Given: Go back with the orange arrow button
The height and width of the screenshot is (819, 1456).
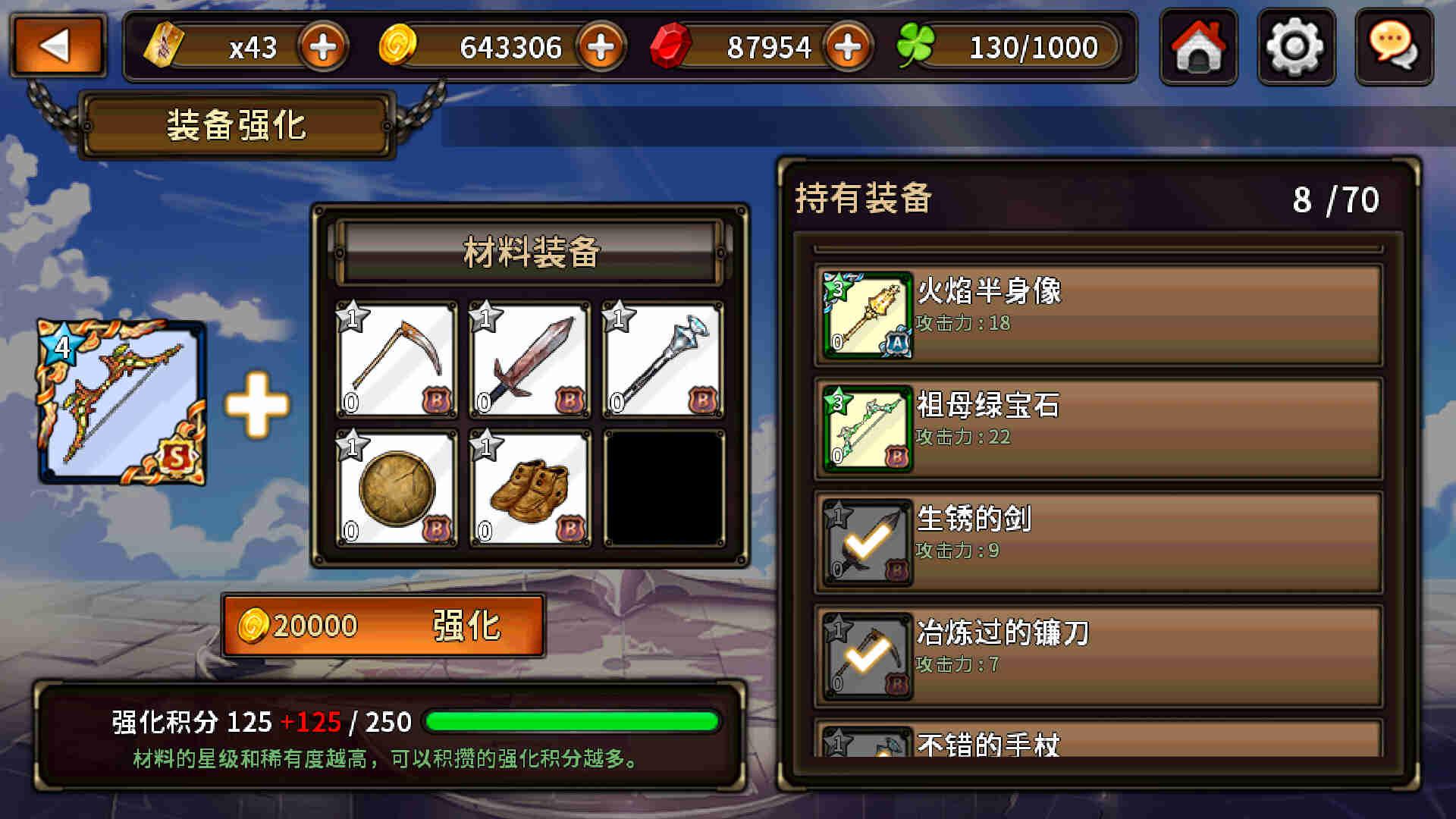Looking at the screenshot, I should click(58, 46).
